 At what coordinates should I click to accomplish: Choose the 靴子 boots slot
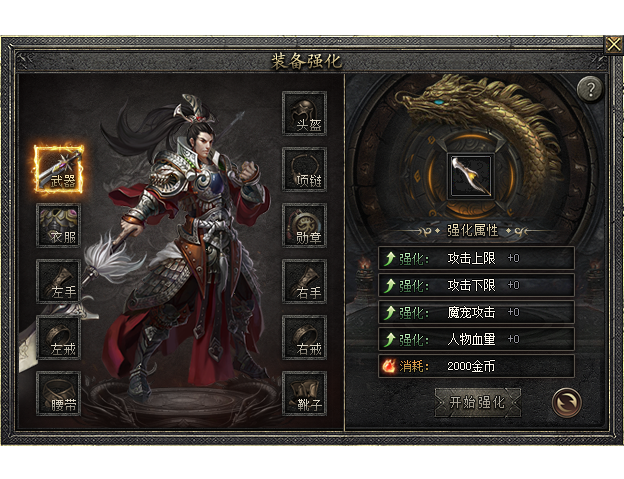tap(305, 394)
